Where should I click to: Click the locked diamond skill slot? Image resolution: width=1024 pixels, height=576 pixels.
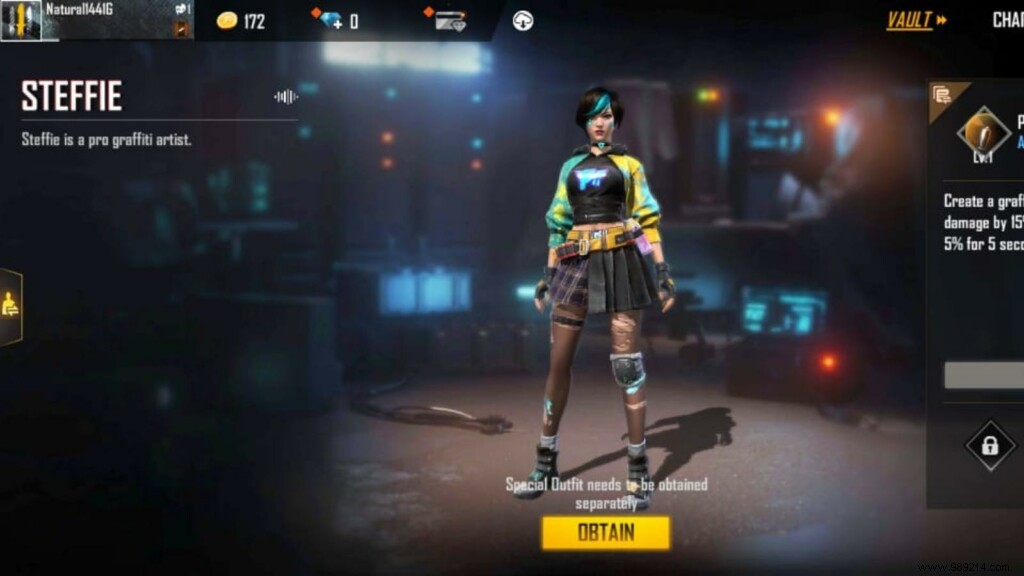(x=989, y=446)
